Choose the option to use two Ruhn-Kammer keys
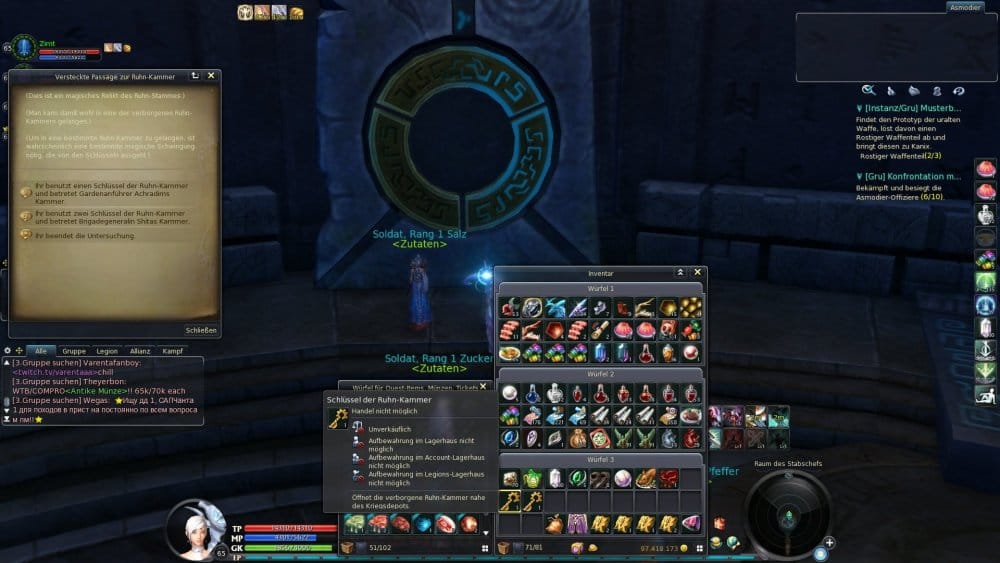 click(105, 217)
